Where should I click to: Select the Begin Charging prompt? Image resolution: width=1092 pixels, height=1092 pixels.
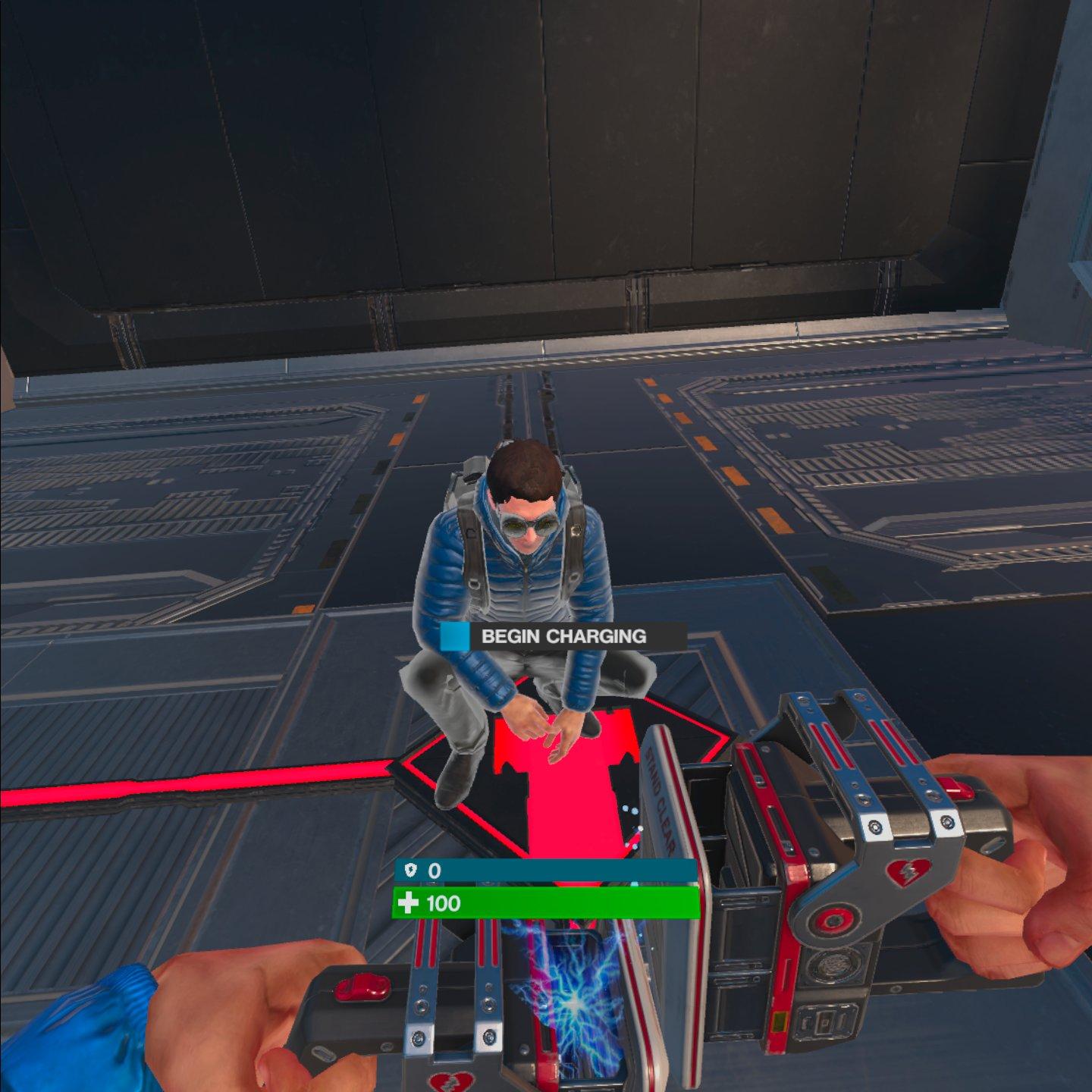click(x=563, y=636)
